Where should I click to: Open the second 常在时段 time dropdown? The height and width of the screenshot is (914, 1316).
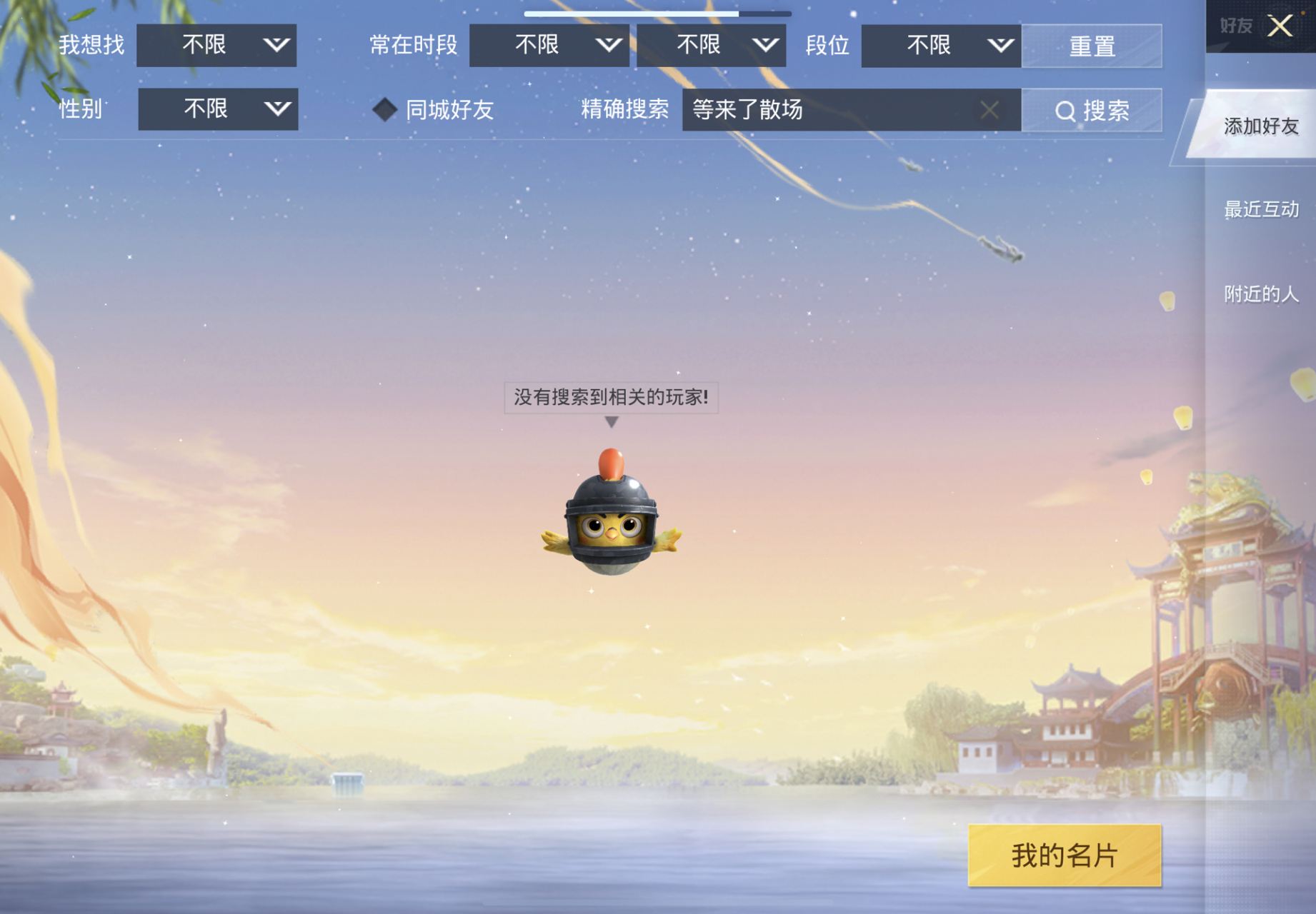(711, 45)
